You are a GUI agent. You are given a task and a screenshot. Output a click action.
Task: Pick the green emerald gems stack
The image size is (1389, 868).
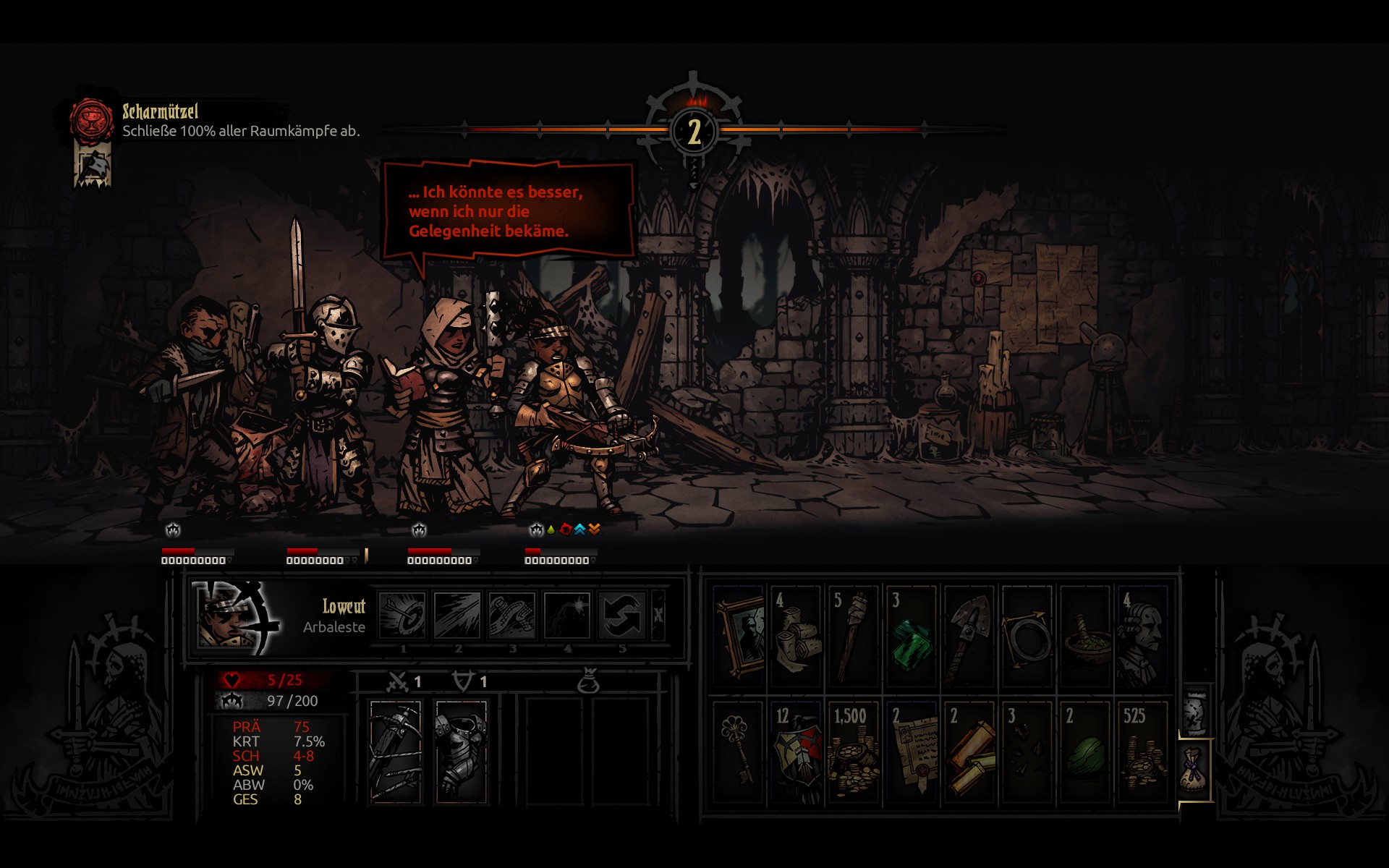pyautogui.click(x=912, y=635)
